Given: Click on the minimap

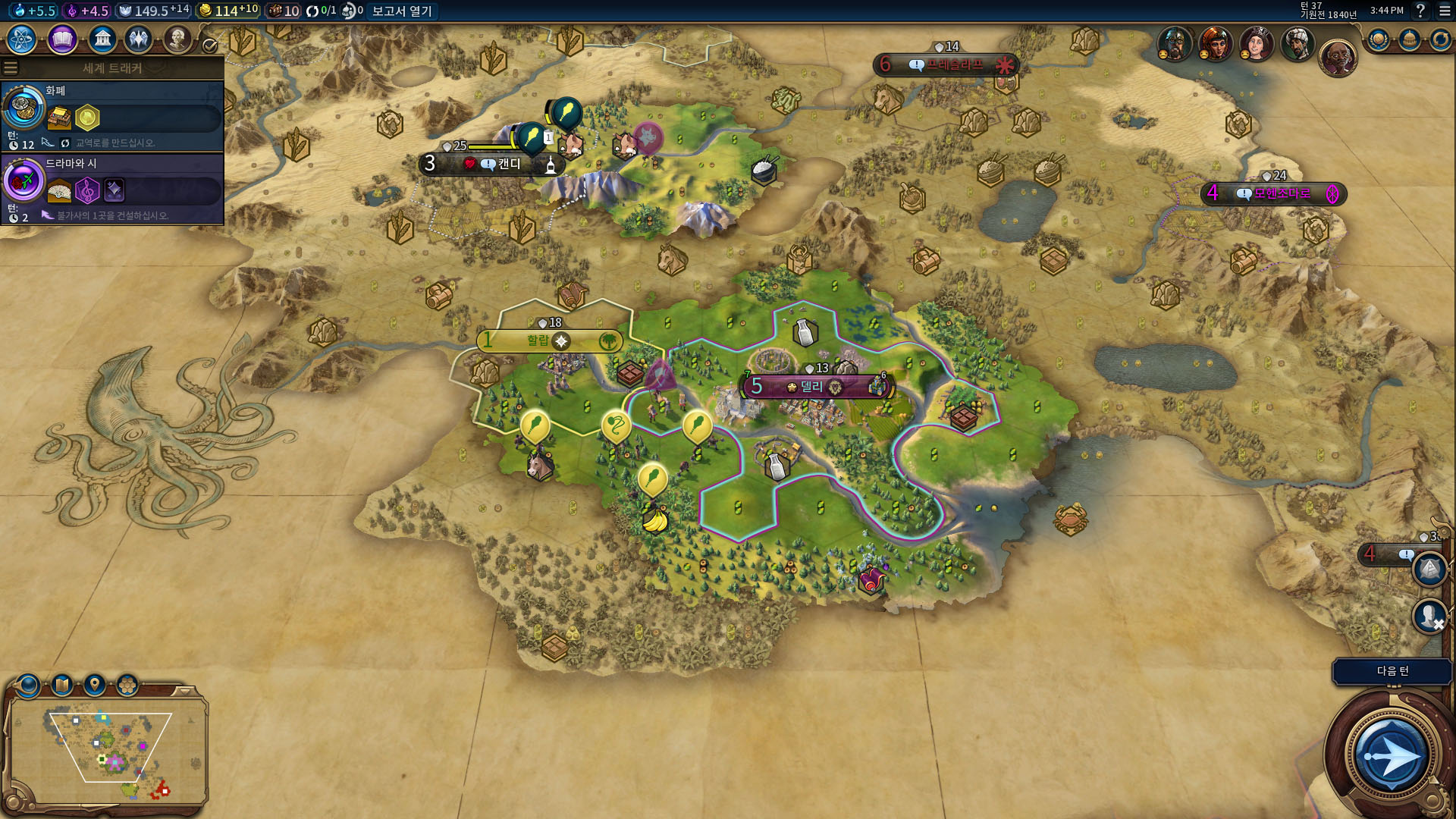Looking at the screenshot, I should tap(106, 751).
